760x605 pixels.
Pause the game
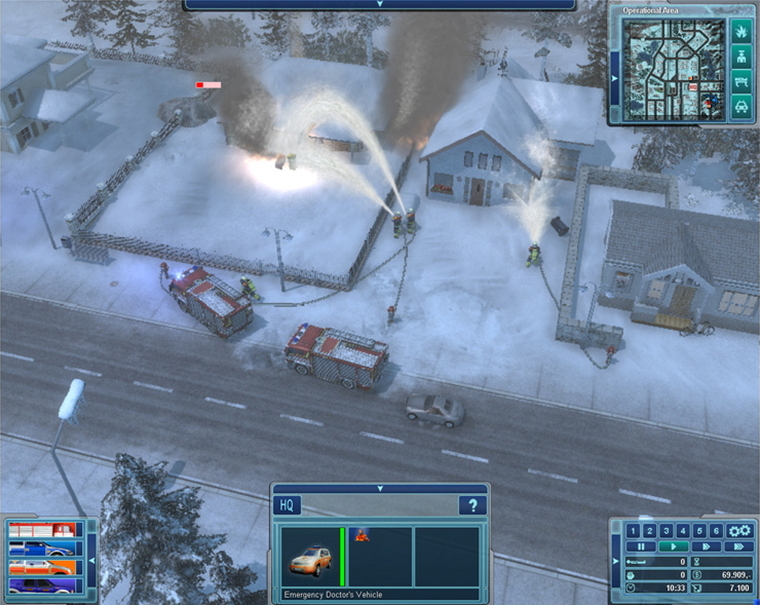point(642,547)
